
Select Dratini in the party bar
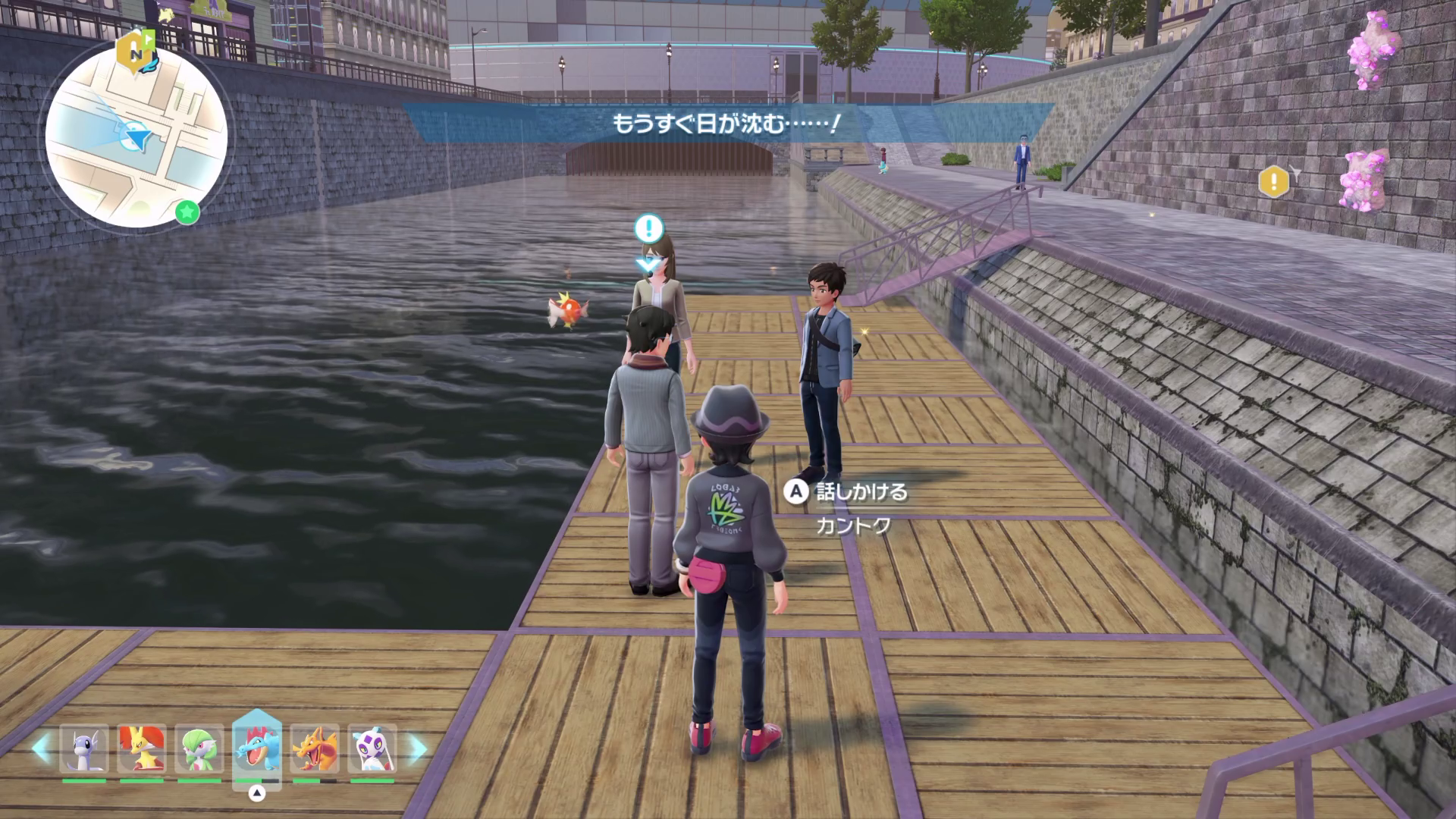83,749
